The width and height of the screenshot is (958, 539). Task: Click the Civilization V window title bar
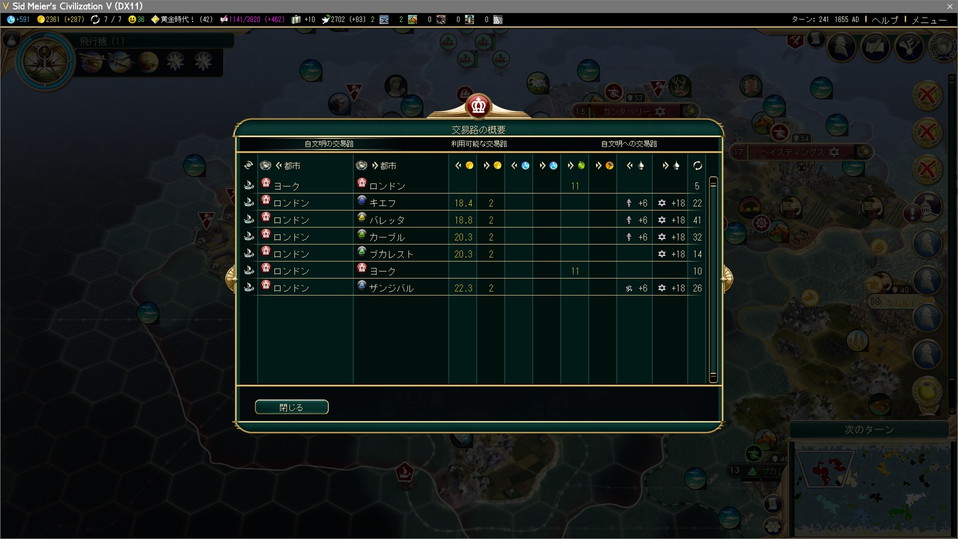tap(400, 6)
